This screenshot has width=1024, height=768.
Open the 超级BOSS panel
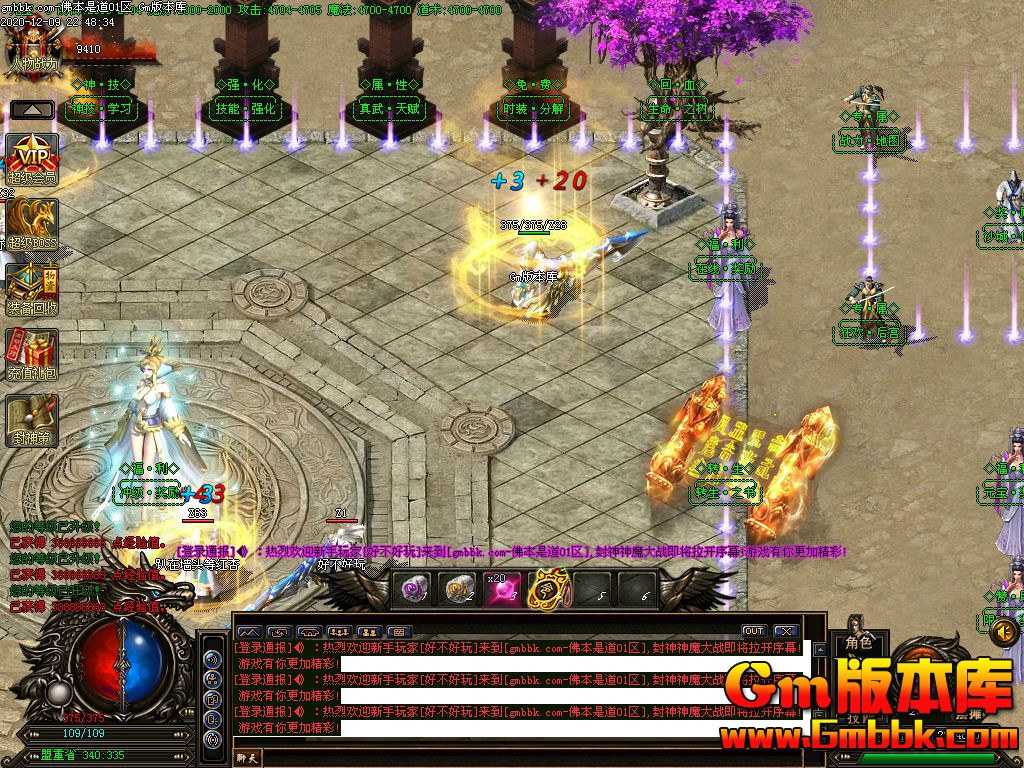[32, 222]
